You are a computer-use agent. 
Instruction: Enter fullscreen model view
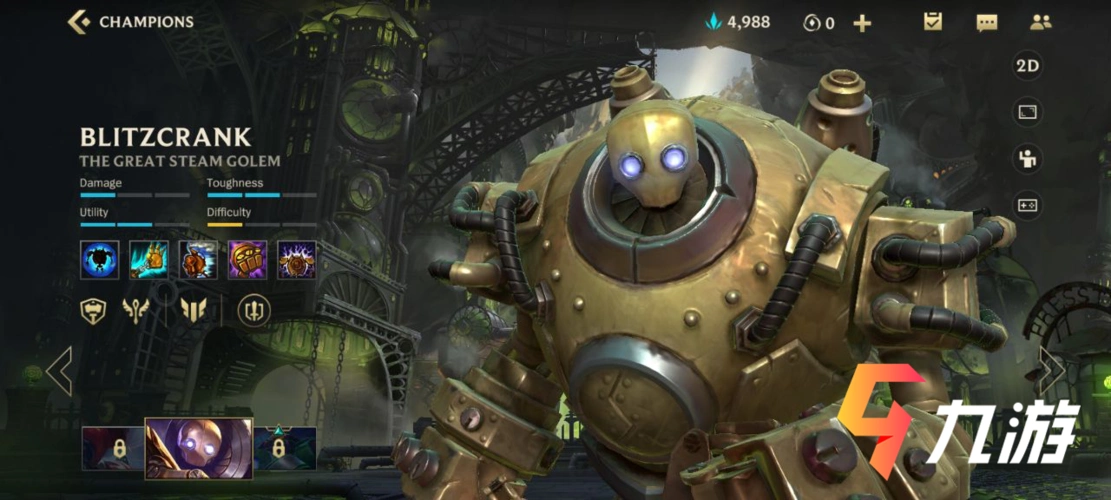1028,112
